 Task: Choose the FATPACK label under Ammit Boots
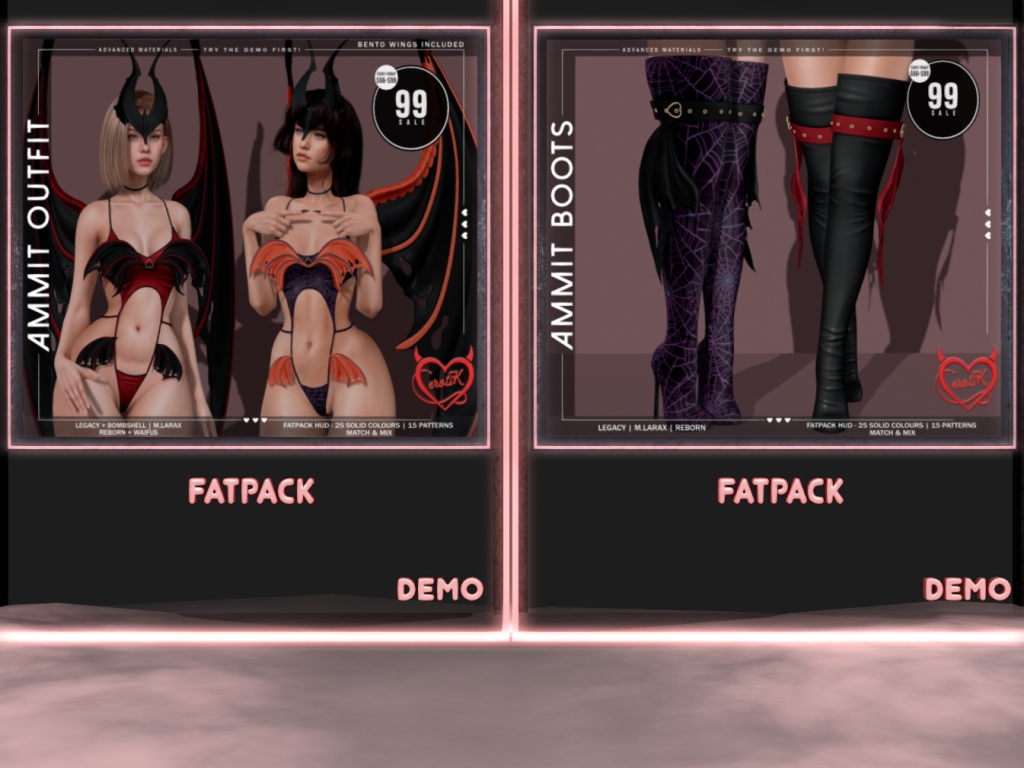[780, 491]
